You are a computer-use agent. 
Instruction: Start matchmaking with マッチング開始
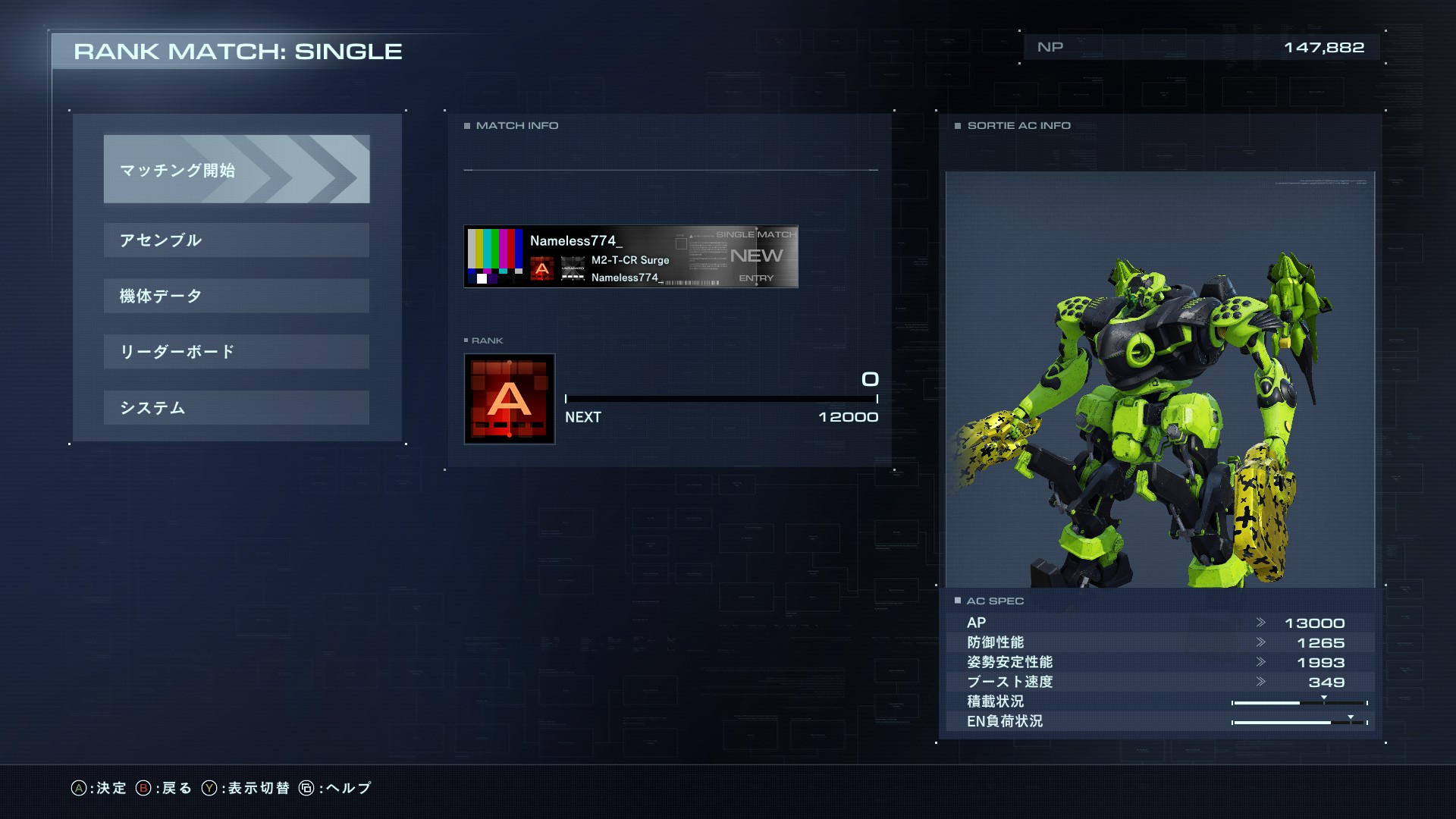point(237,169)
